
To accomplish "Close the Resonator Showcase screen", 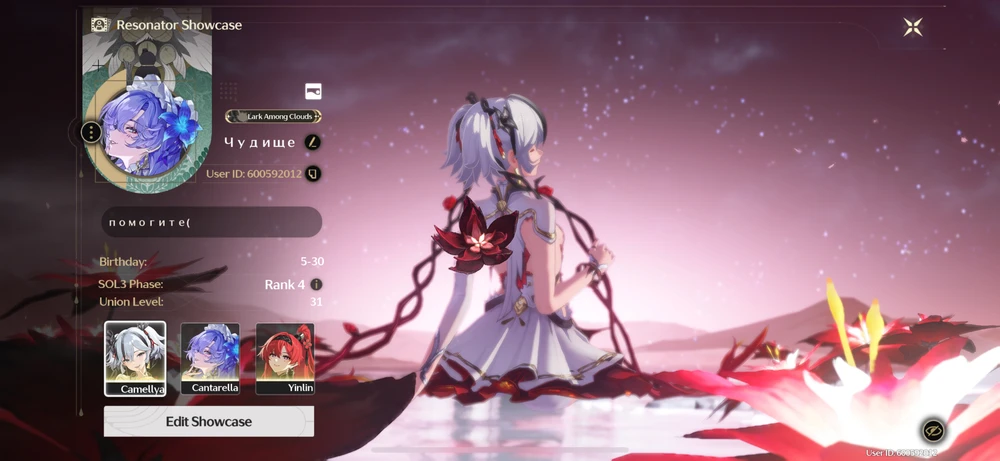I will click(912, 27).
